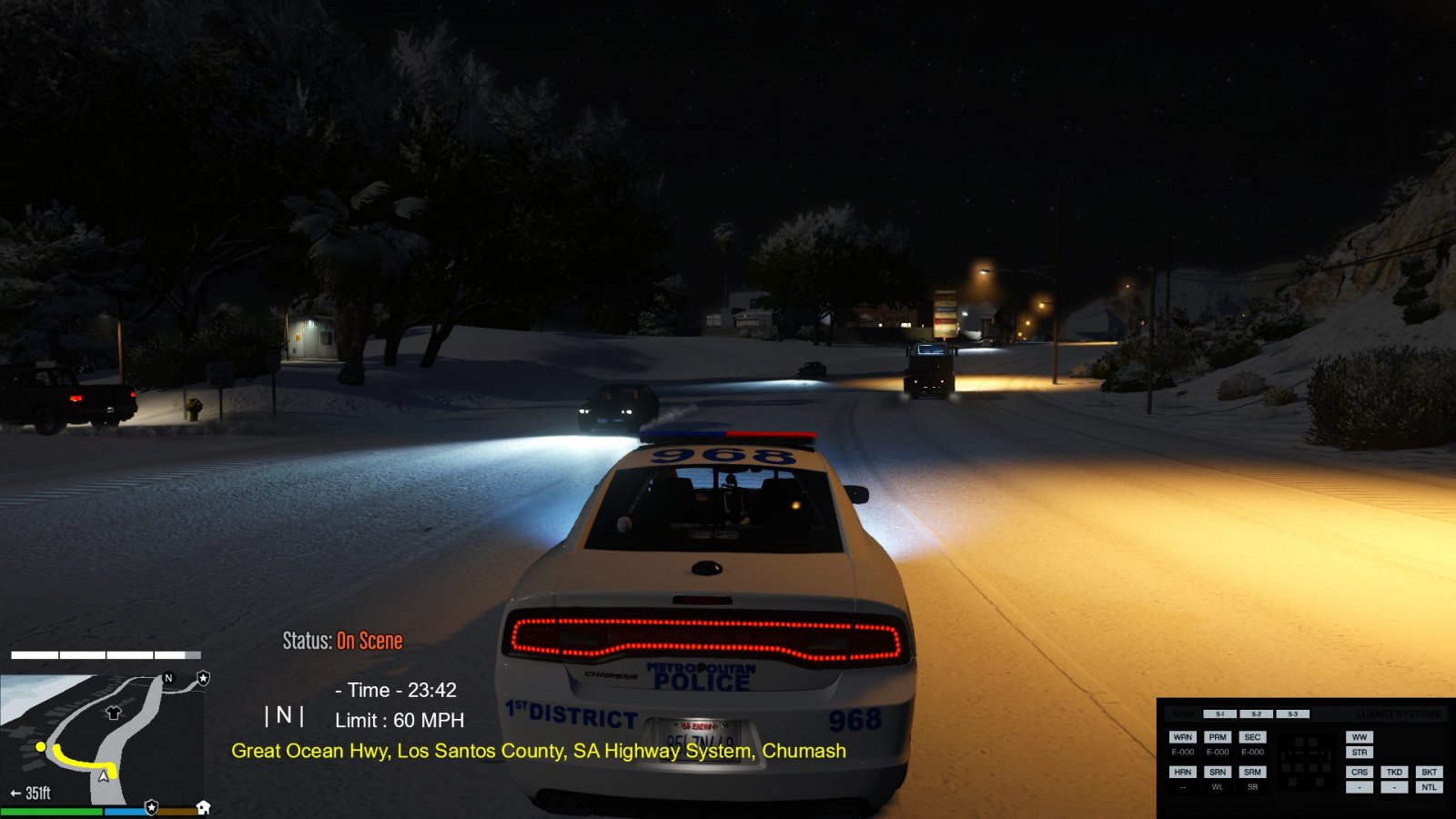This screenshot has width=1456, height=819.
Task: Choose the S-3 stage button
Action: click(1292, 714)
